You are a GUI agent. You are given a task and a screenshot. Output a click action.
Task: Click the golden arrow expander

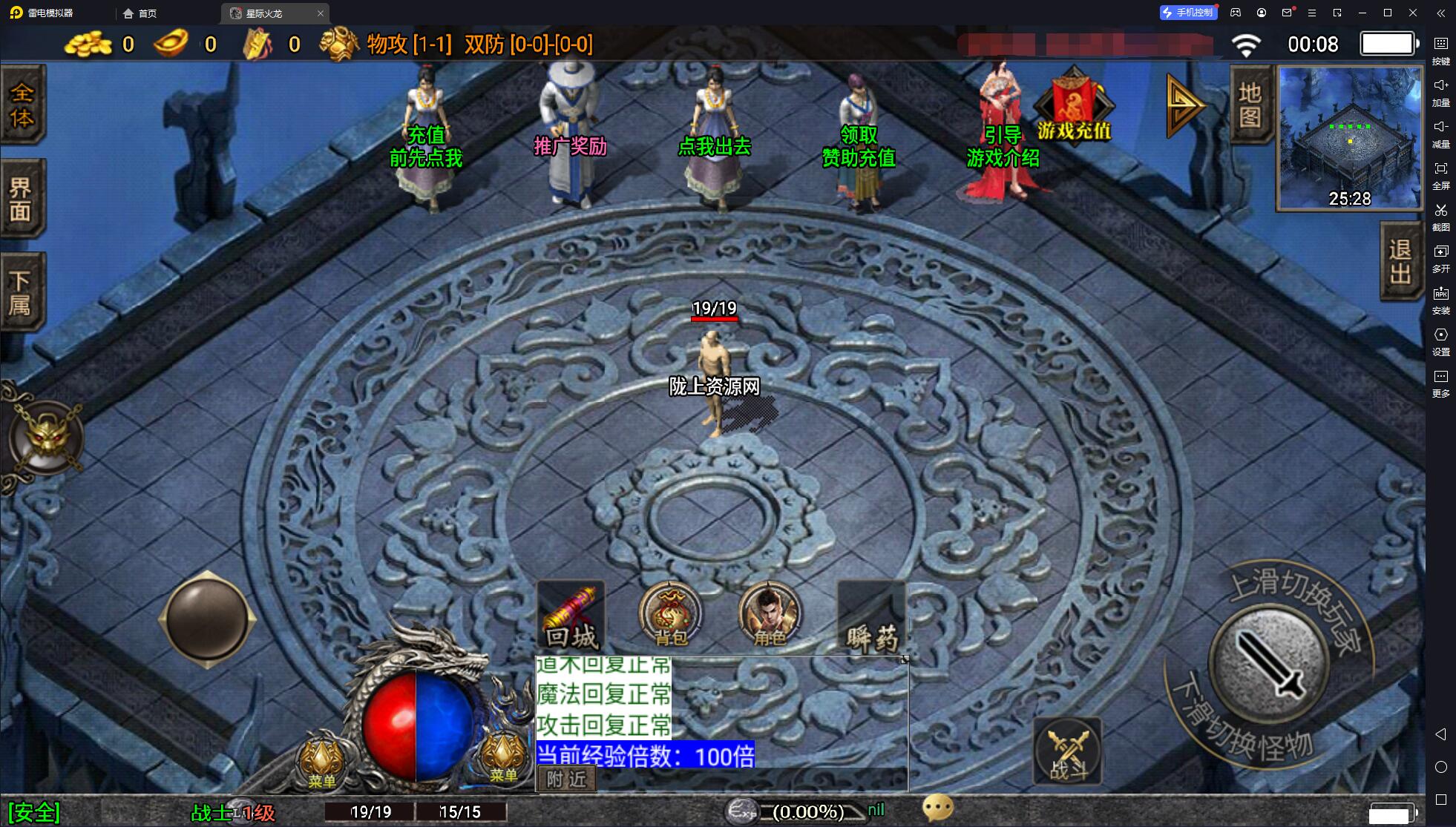[1183, 105]
